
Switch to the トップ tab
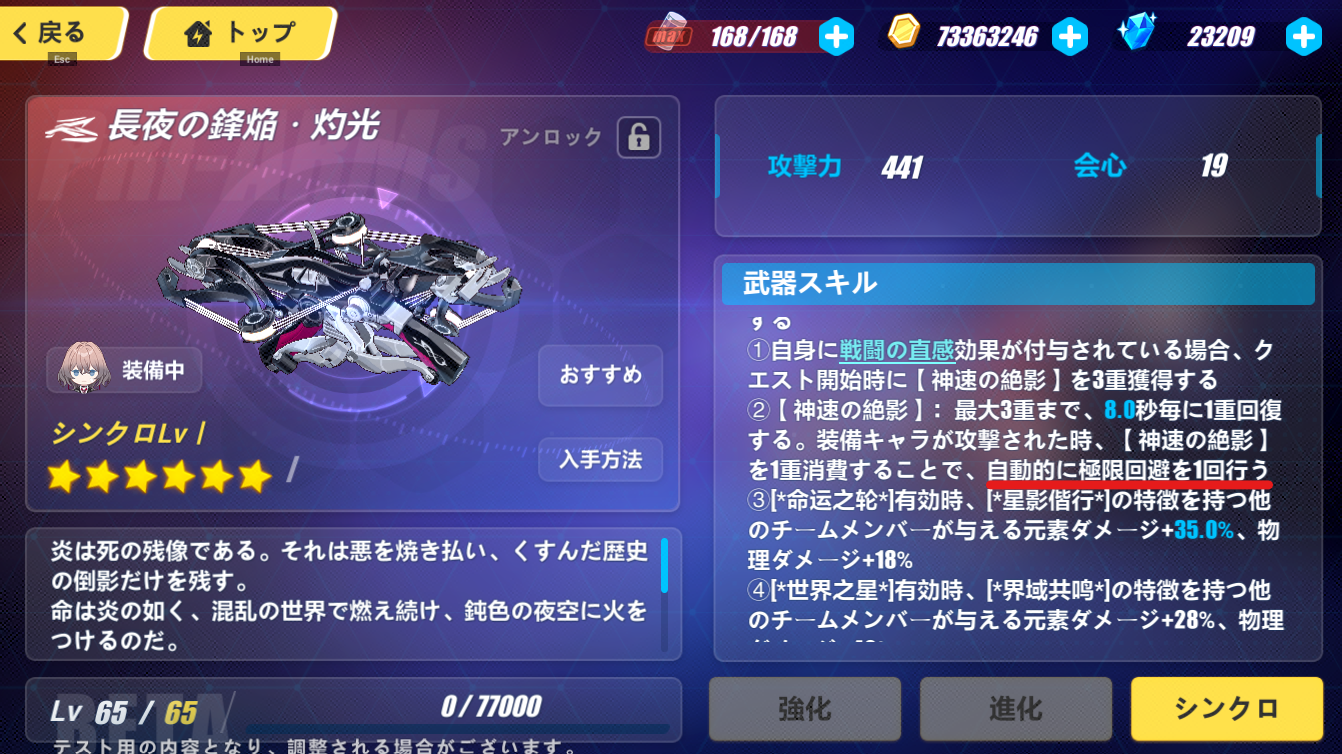pyautogui.click(x=240, y=33)
